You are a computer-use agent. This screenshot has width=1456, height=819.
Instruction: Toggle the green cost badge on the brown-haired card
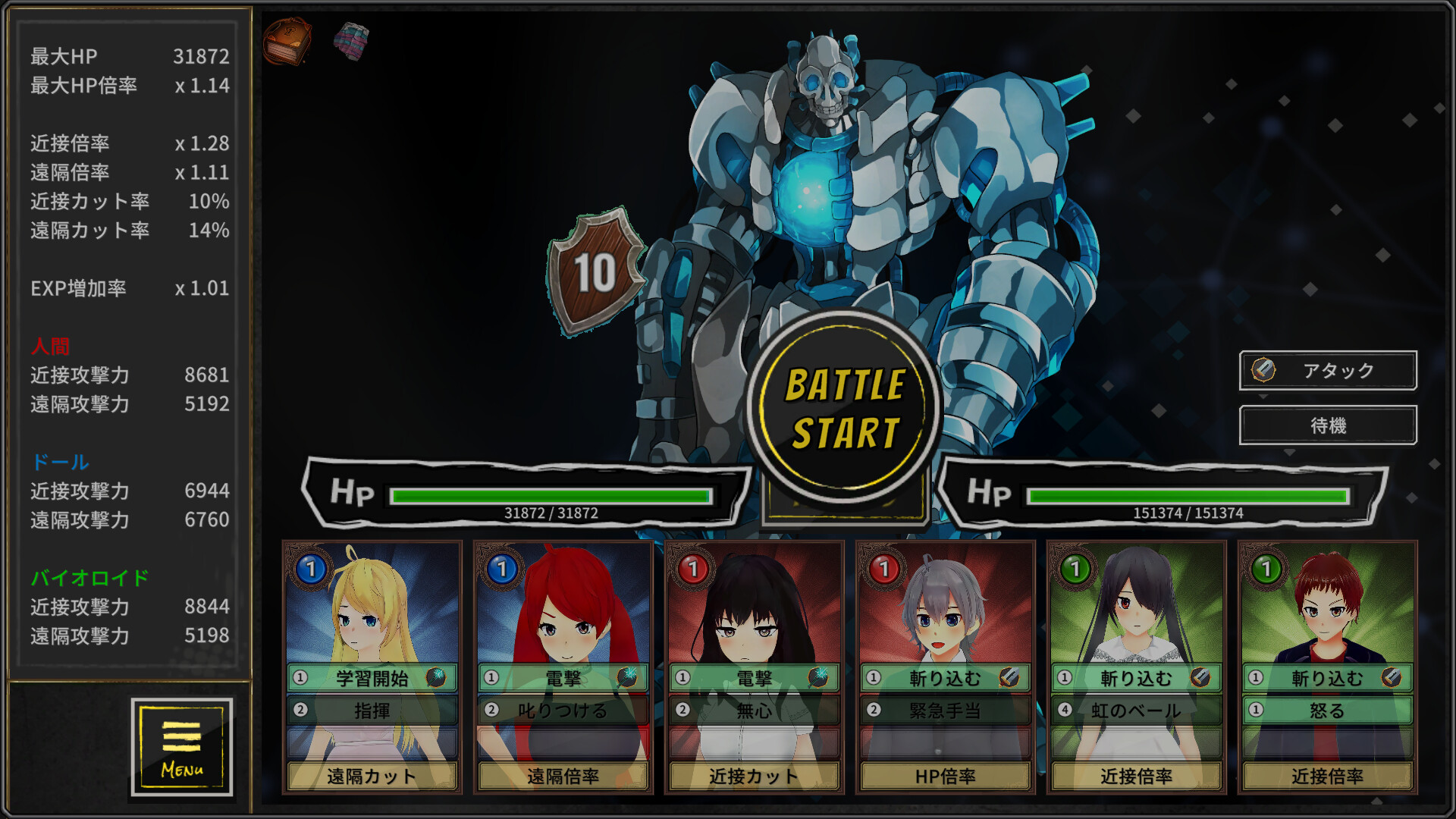coord(1268,568)
